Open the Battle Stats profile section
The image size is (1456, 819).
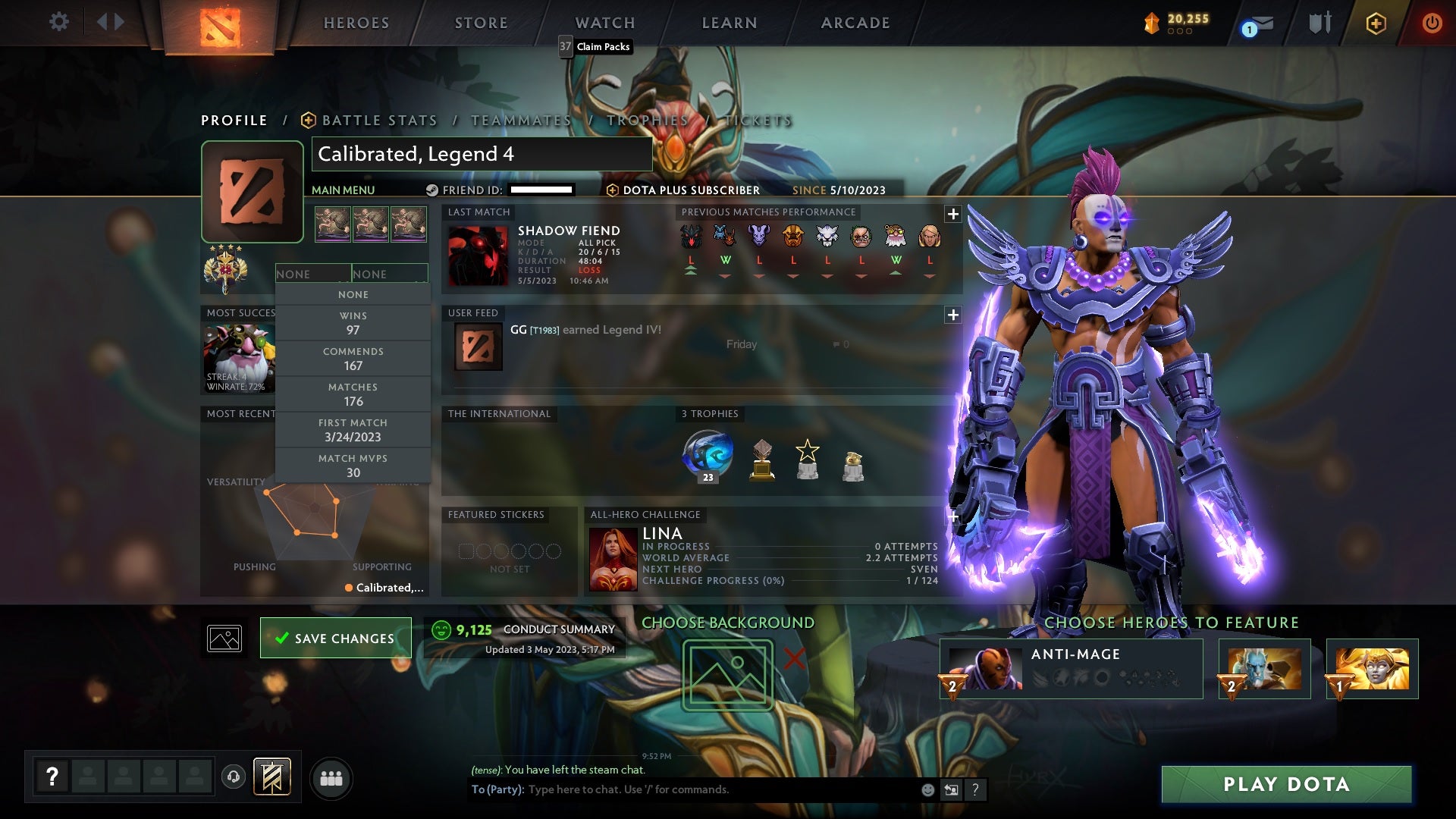click(x=379, y=121)
